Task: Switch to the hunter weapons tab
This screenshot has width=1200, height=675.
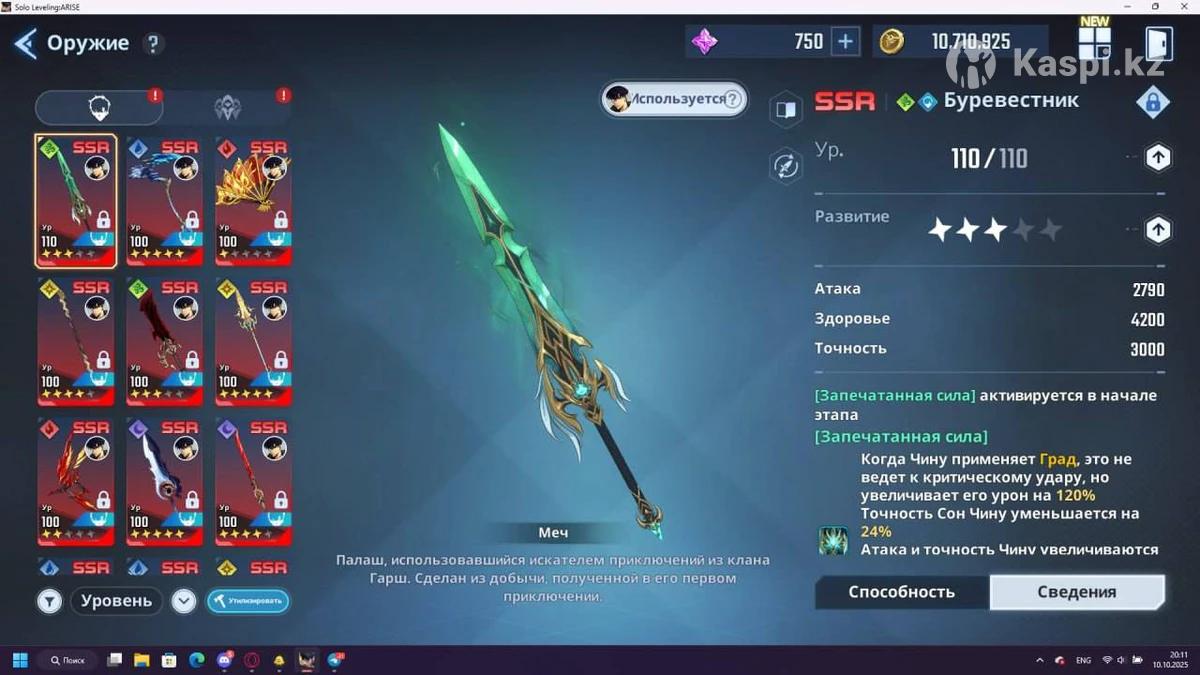Action: point(228,107)
